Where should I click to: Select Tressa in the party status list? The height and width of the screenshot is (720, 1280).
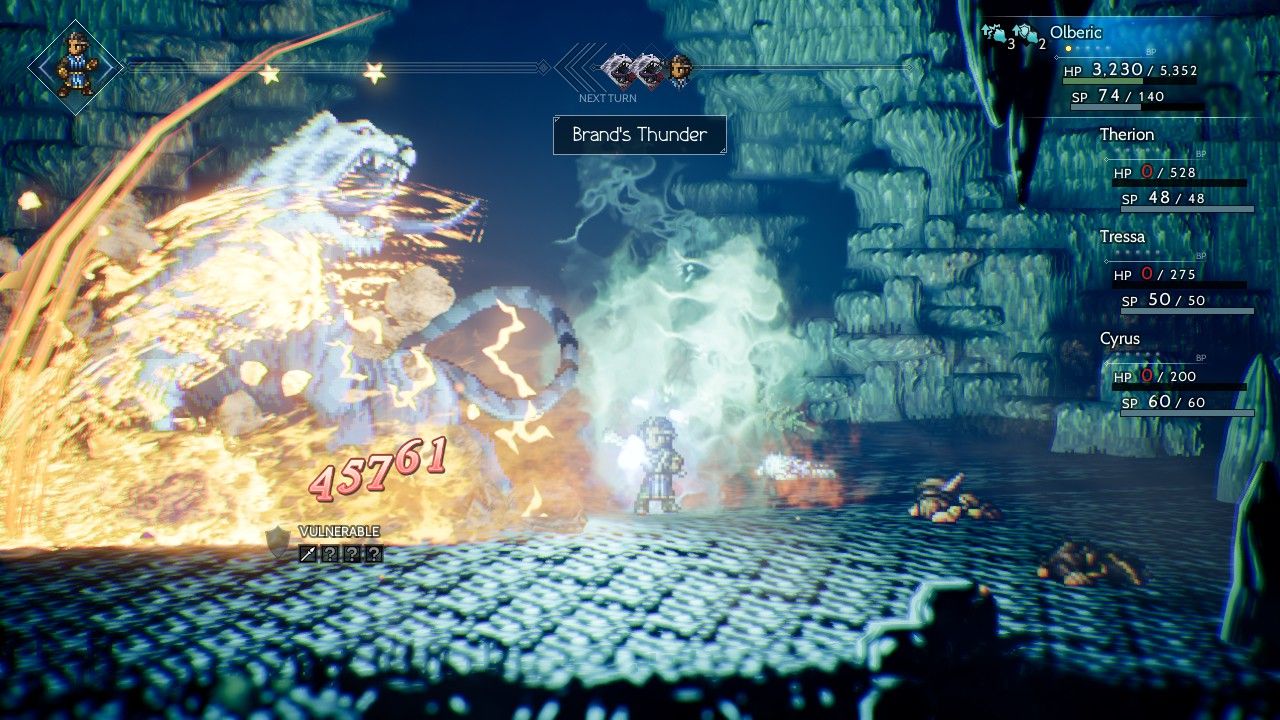[1122, 237]
